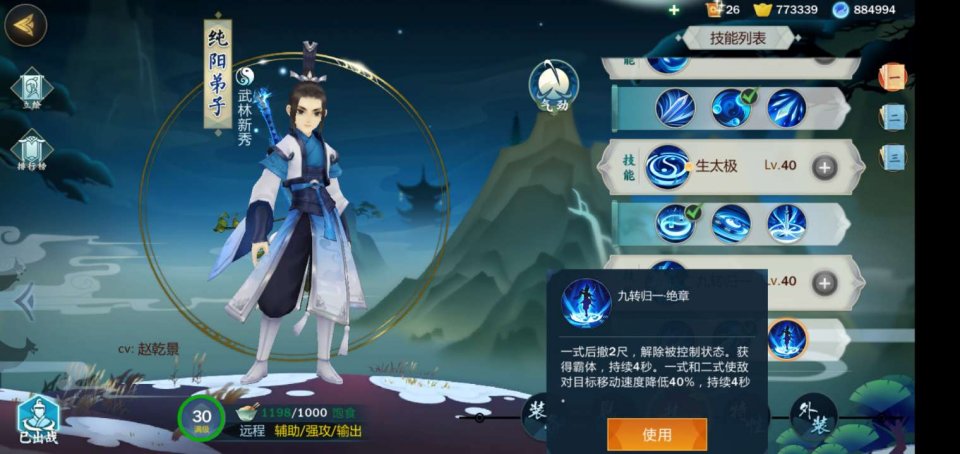This screenshot has height=454, width=960.
Task: Switch to skill preset 一
Action: point(892,76)
